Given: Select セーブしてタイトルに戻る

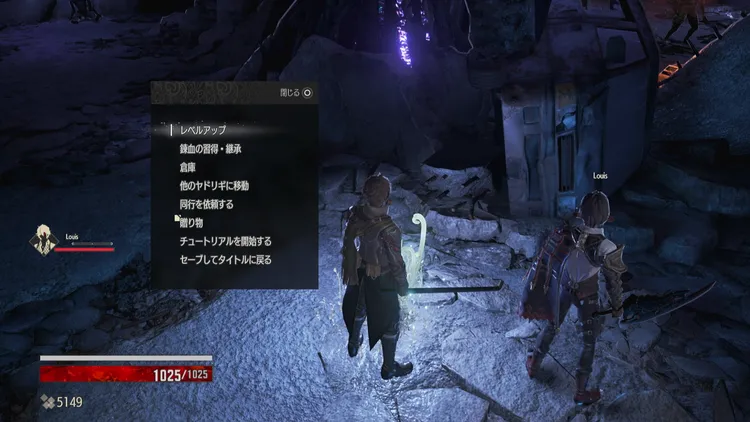Looking at the screenshot, I should [x=225, y=260].
